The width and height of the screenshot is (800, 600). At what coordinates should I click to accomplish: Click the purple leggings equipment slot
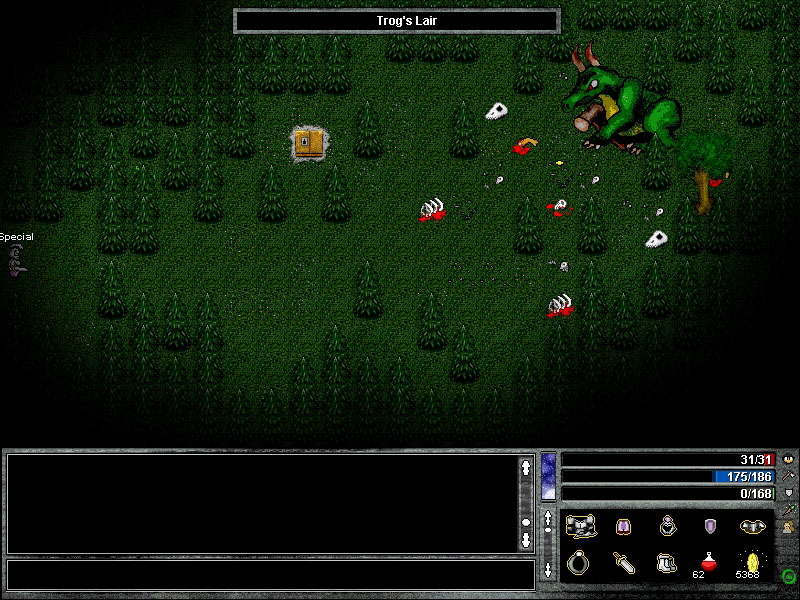click(x=623, y=526)
